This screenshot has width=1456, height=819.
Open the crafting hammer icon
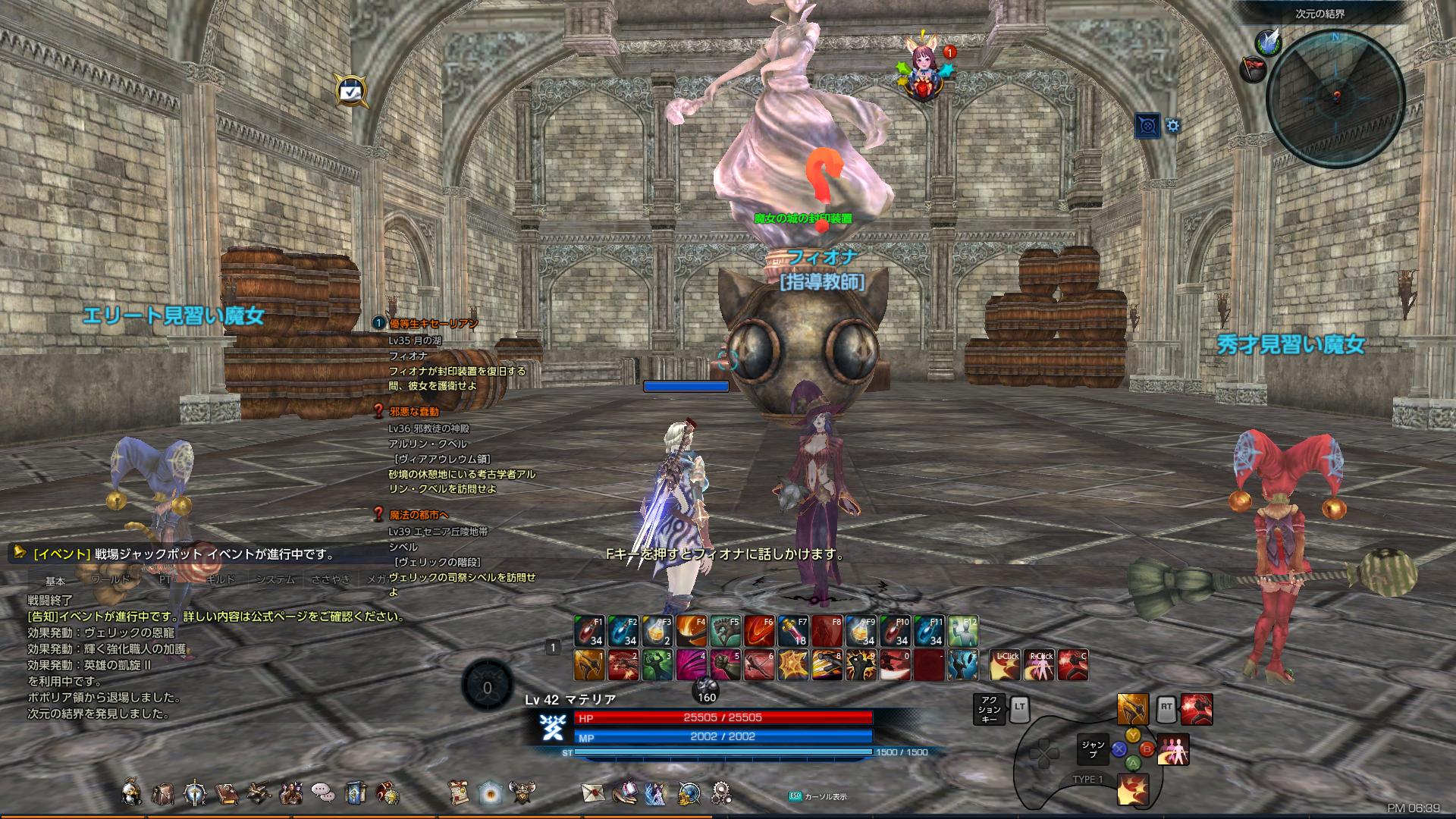coord(259,791)
